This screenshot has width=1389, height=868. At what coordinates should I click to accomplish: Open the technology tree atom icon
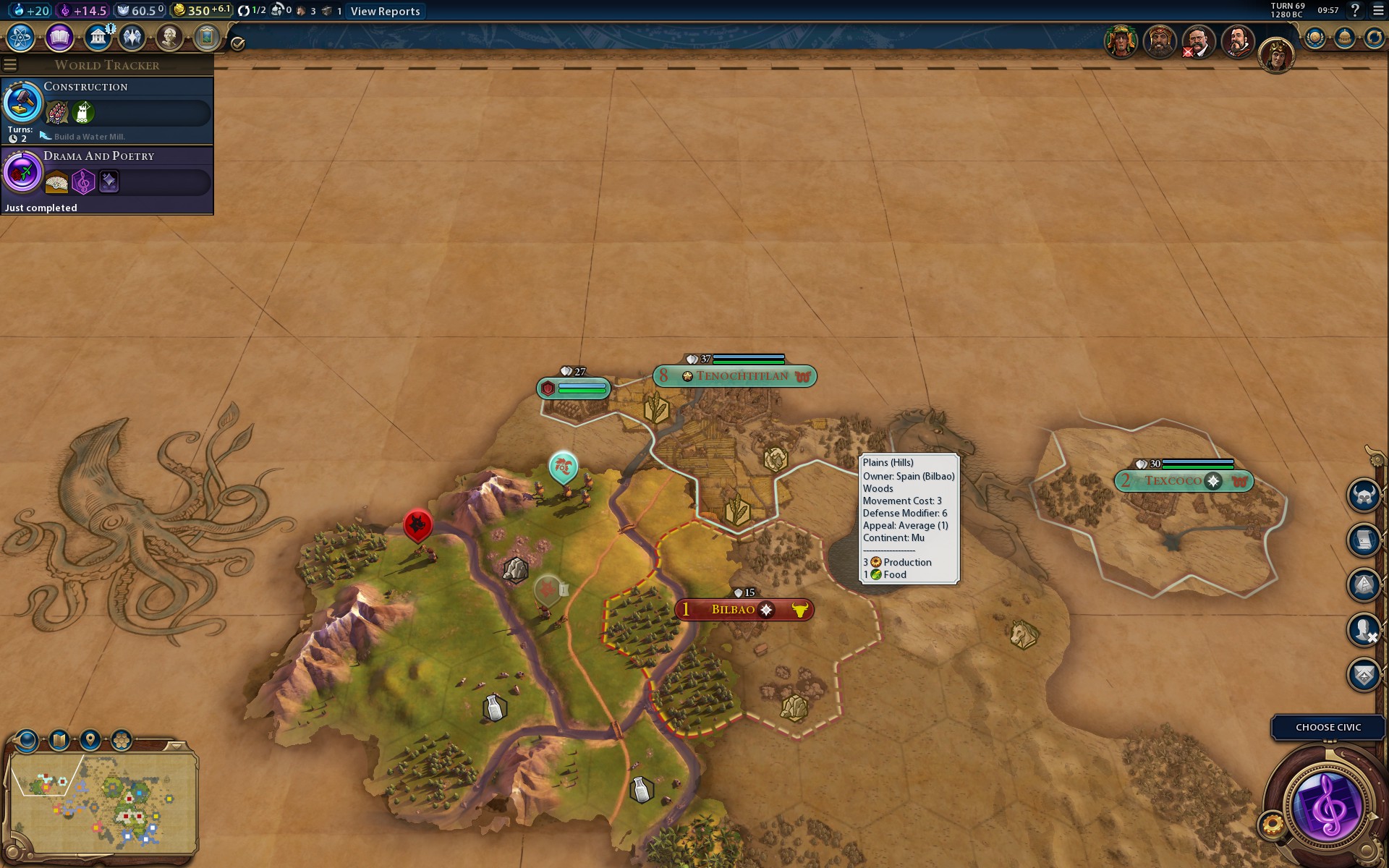20,37
